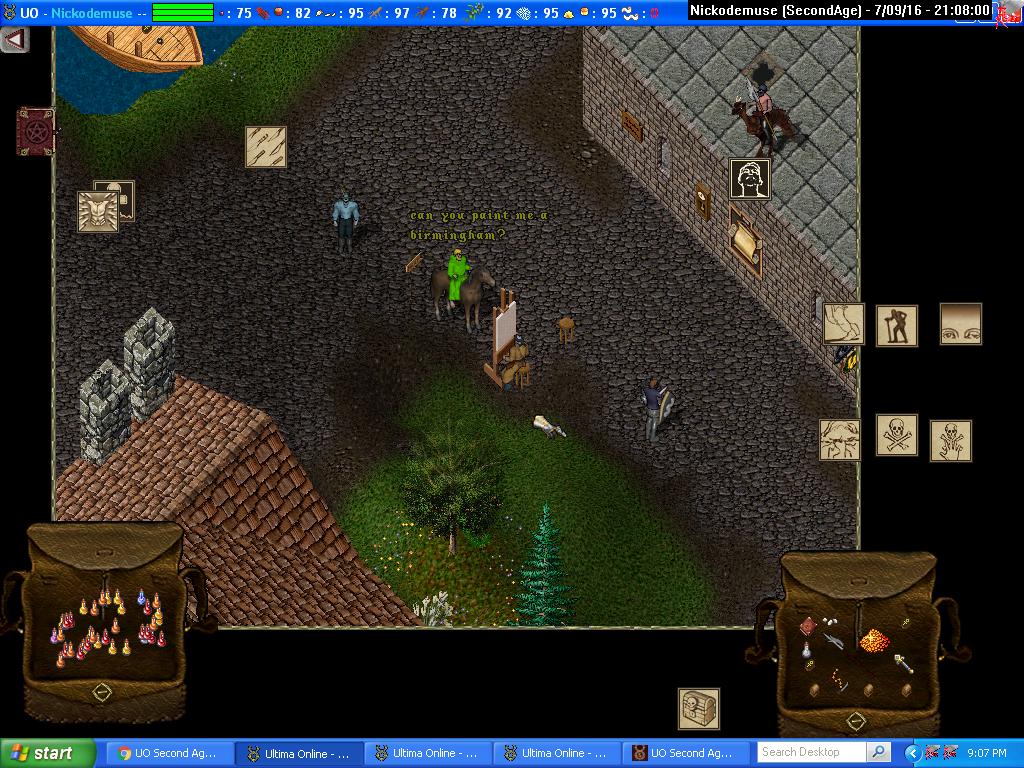Cast the spell showing falling blades
Screen dimensions: 1024x768
(266, 147)
